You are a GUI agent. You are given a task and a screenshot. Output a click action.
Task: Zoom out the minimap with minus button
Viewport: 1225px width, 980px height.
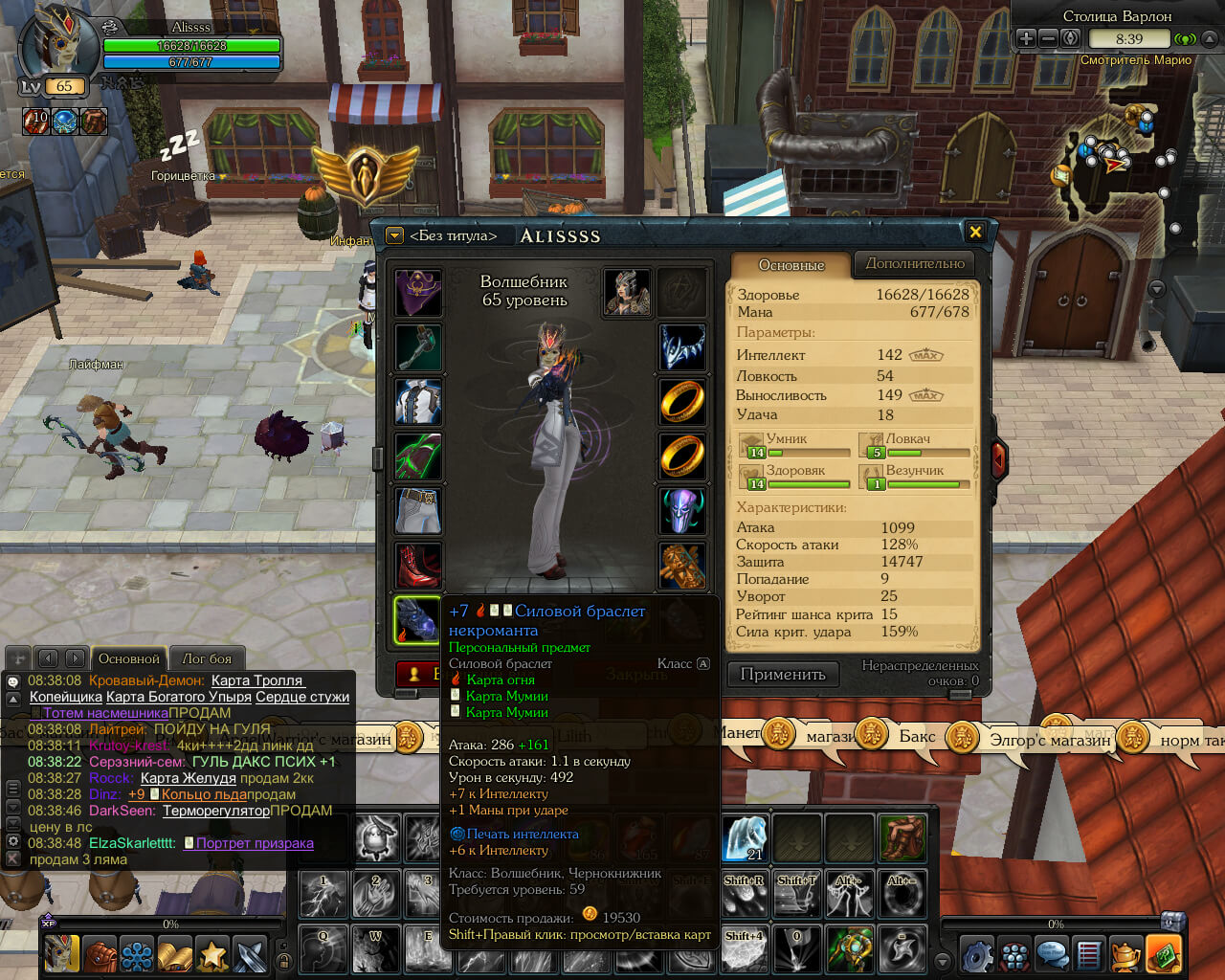(1048, 38)
